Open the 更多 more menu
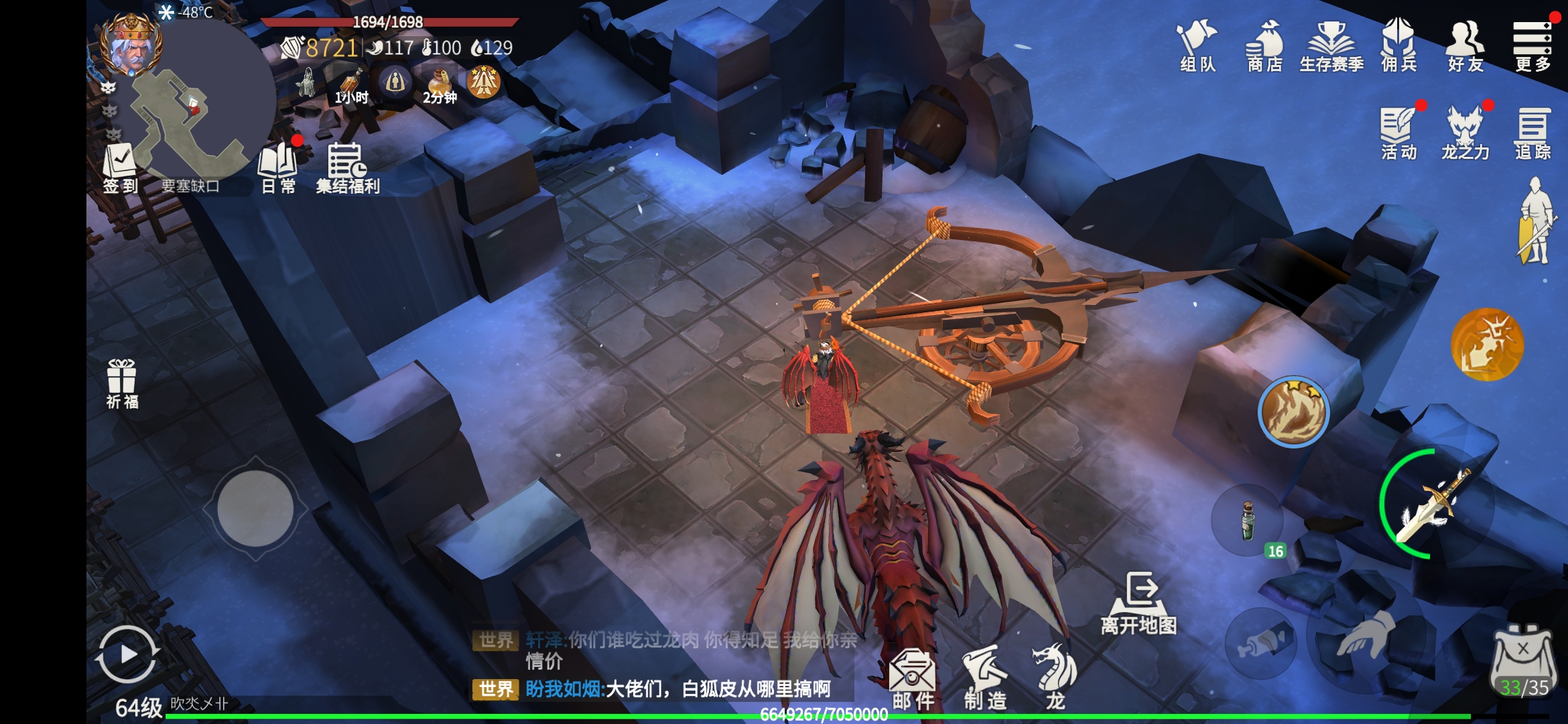Viewport: 1568px width, 724px height. click(1532, 46)
